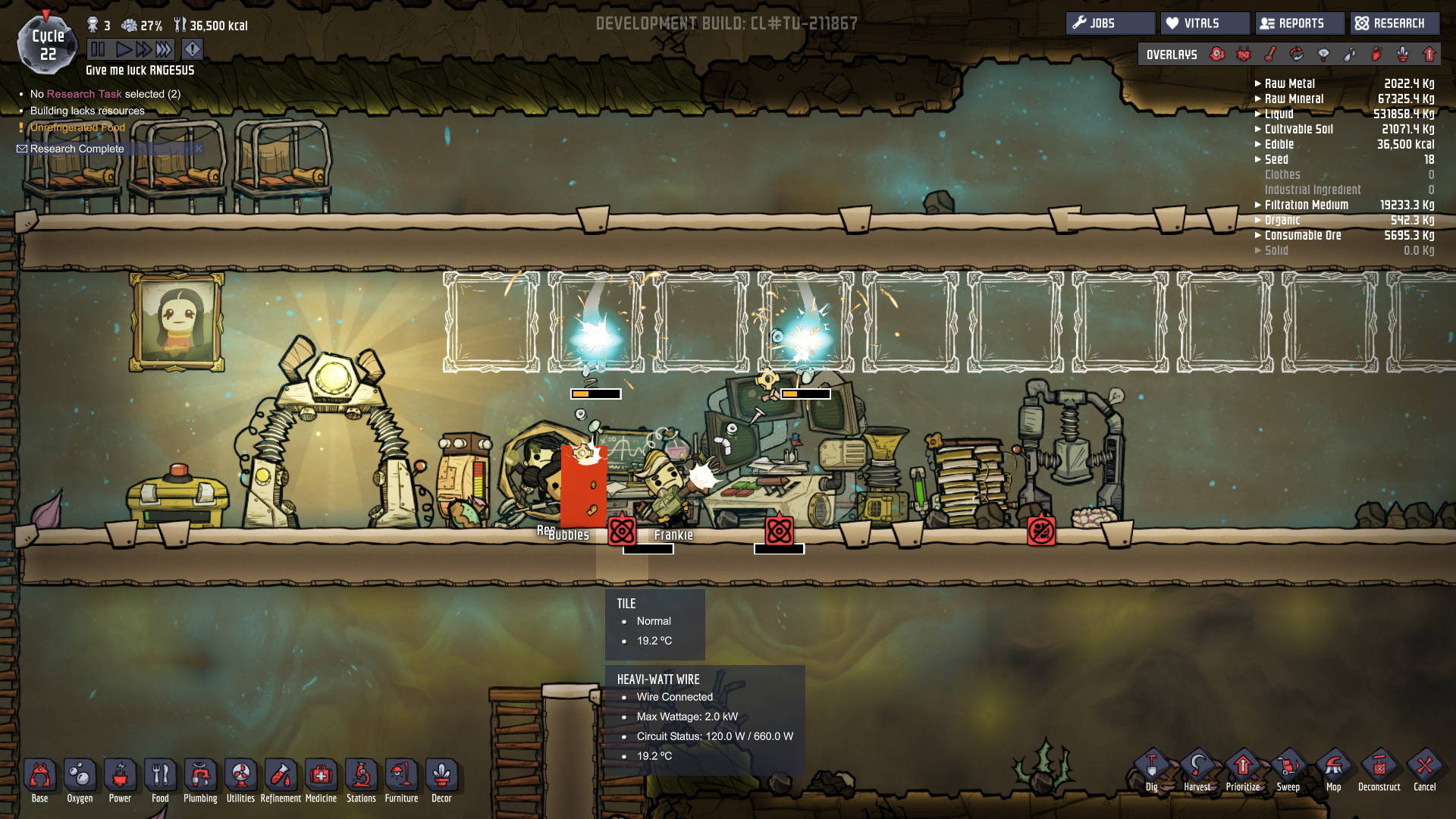Open the Research screen
The image size is (1456, 819).
[1395, 24]
